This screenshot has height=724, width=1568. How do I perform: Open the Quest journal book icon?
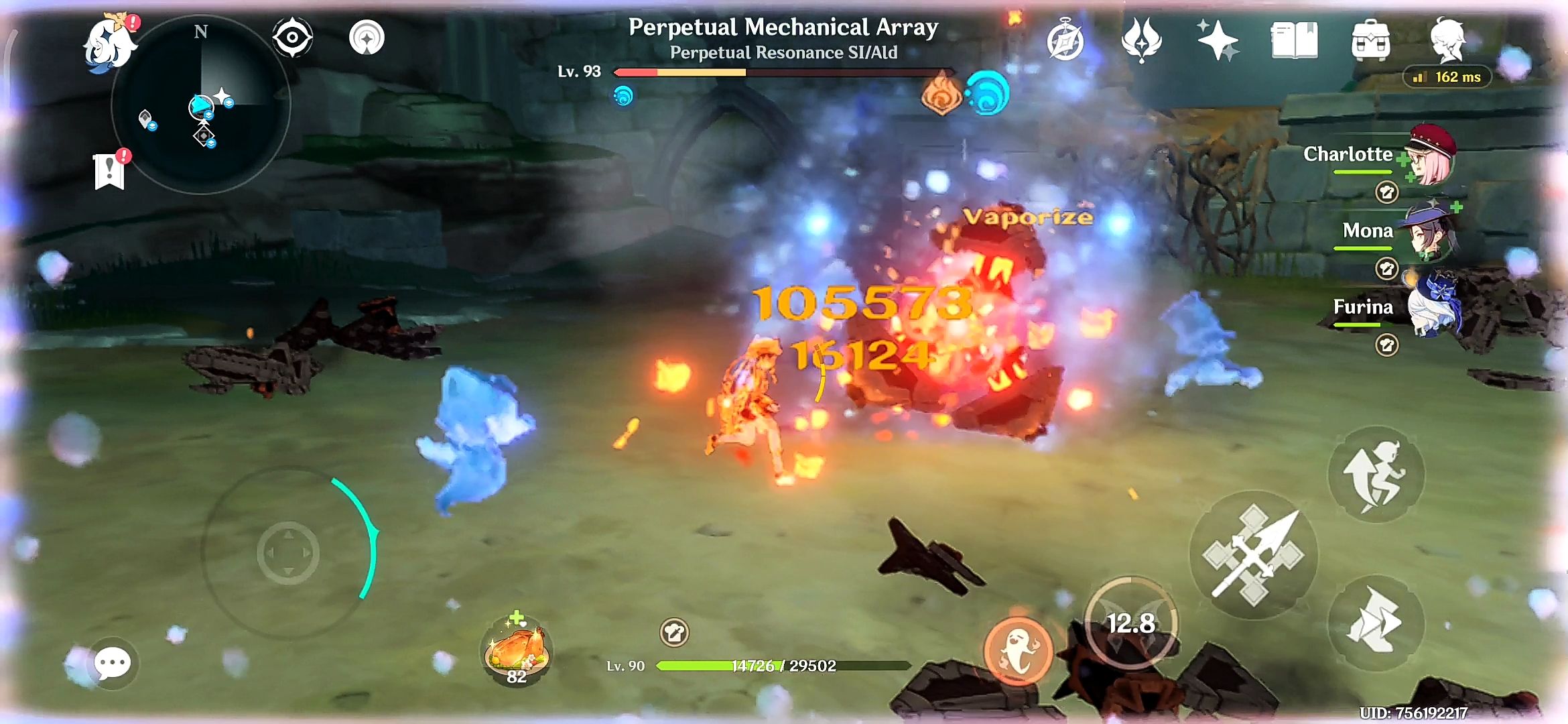pos(1294,42)
